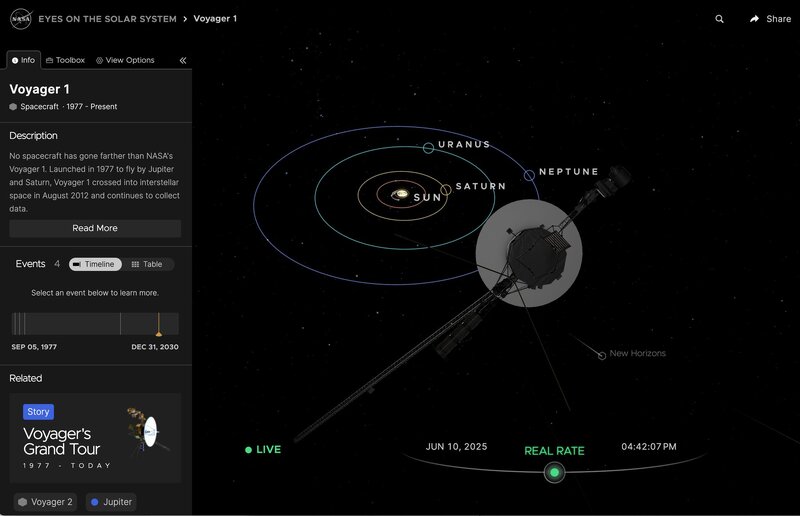Open Voyager's Grand Tour story card
The image size is (800, 516).
pyautogui.click(x=95, y=438)
